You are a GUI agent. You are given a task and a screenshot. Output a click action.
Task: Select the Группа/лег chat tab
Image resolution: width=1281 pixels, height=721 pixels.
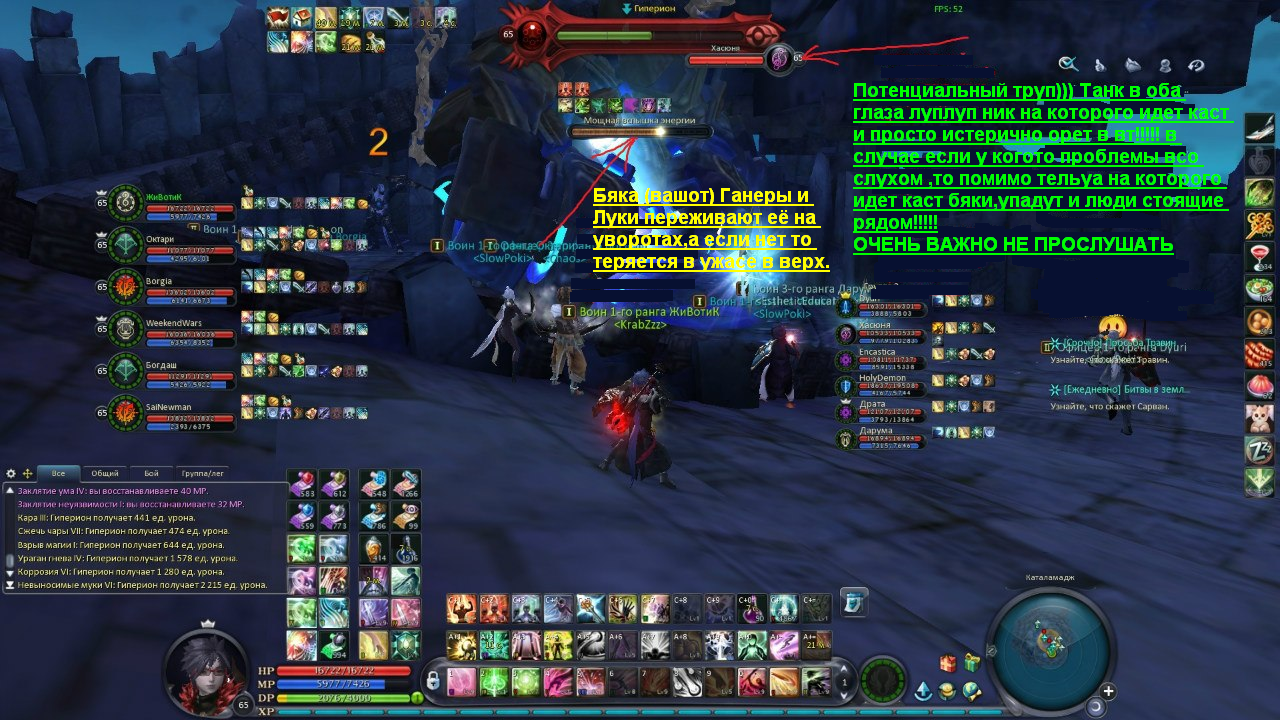(202, 473)
